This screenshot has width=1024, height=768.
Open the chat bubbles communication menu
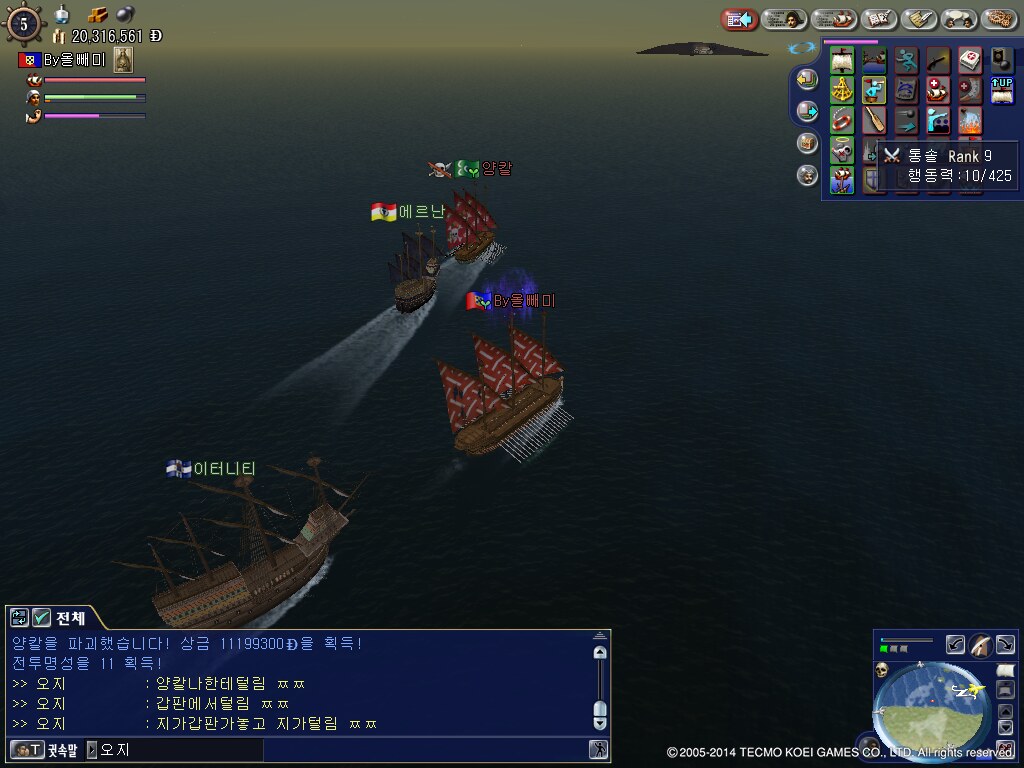coord(959,19)
